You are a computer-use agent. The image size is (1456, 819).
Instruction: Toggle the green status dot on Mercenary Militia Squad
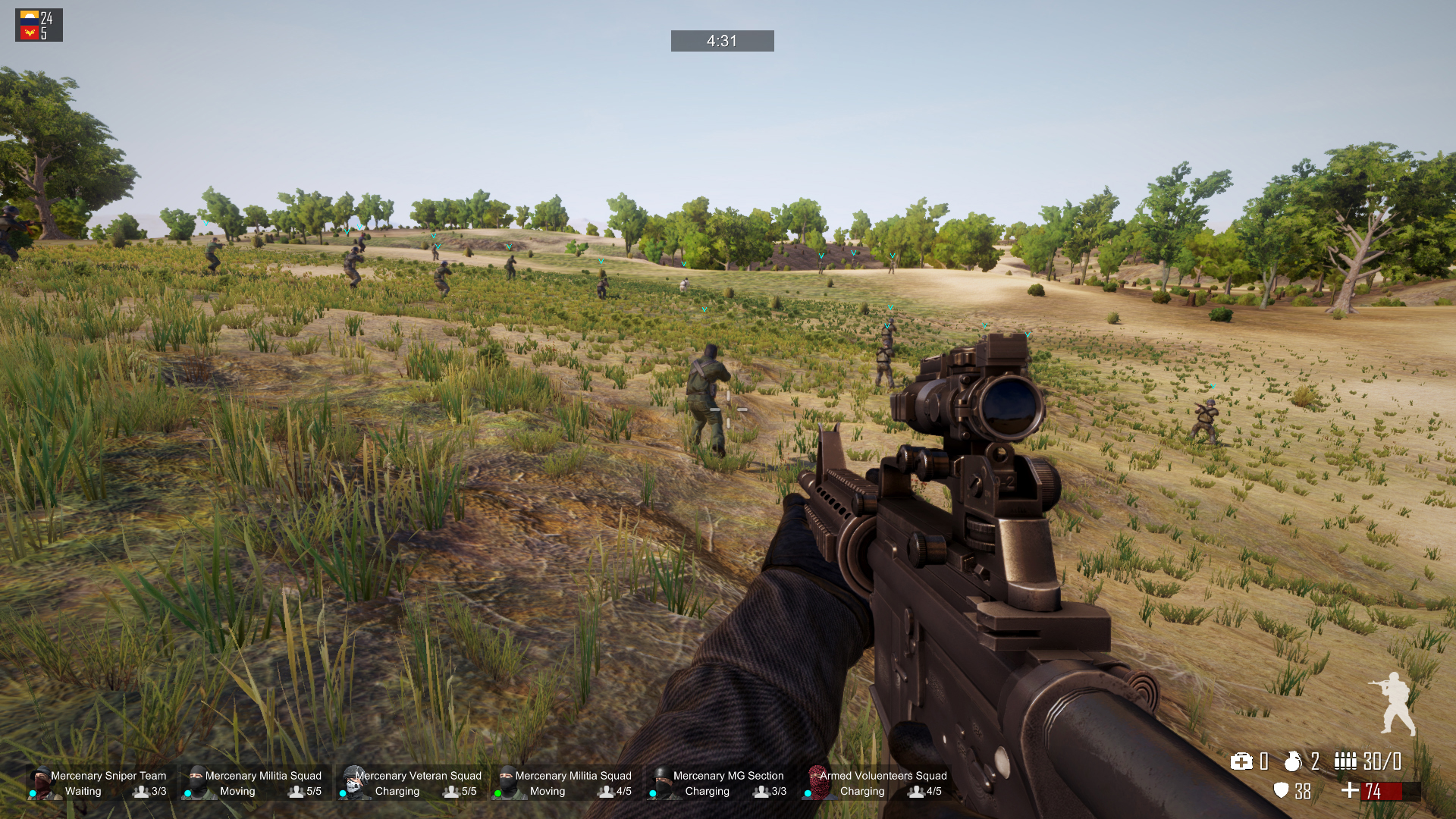(x=498, y=792)
